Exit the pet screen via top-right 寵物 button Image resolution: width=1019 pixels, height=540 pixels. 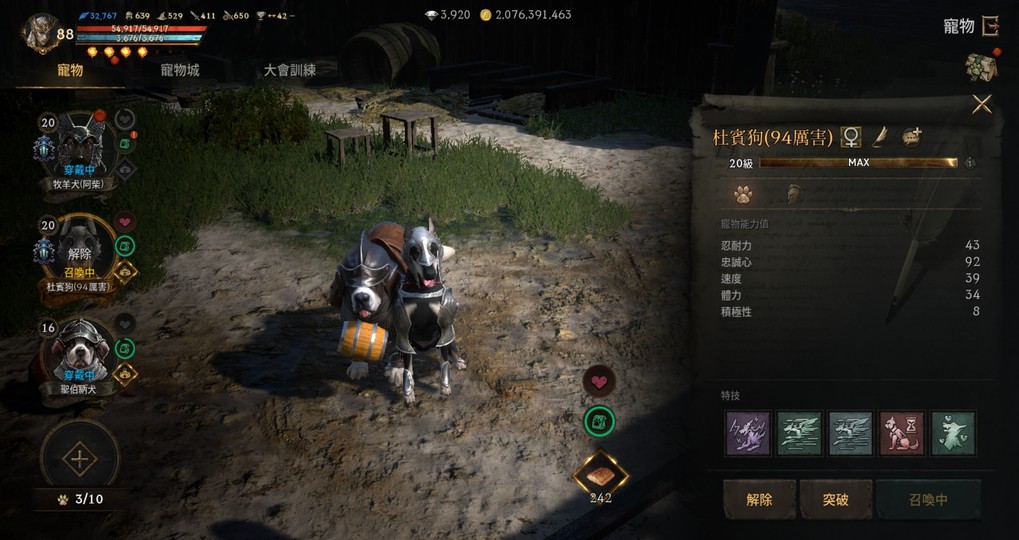click(970, 26)
